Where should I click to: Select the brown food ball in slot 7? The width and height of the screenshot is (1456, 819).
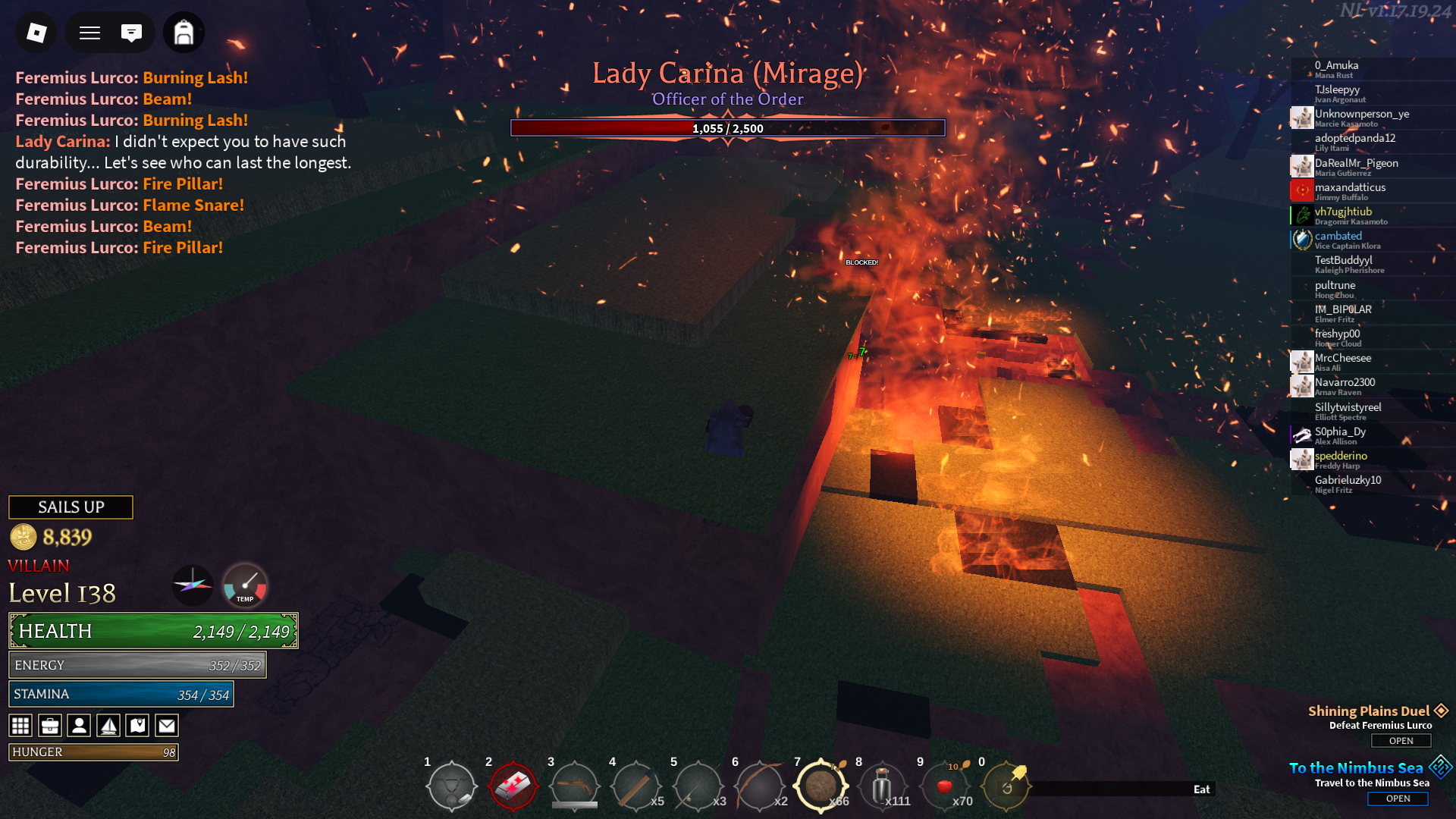[x=820, y=786]
